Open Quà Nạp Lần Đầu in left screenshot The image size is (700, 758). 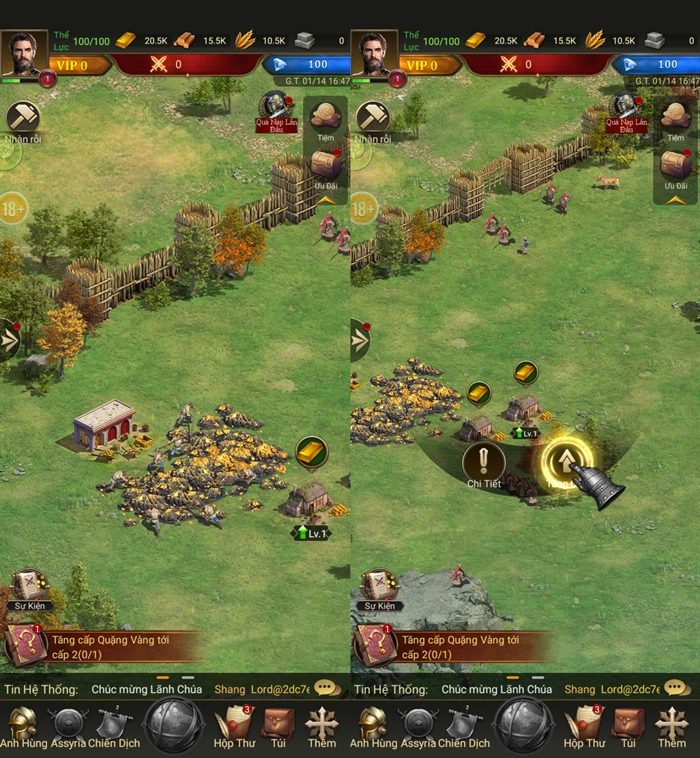[x=275, y=111]
